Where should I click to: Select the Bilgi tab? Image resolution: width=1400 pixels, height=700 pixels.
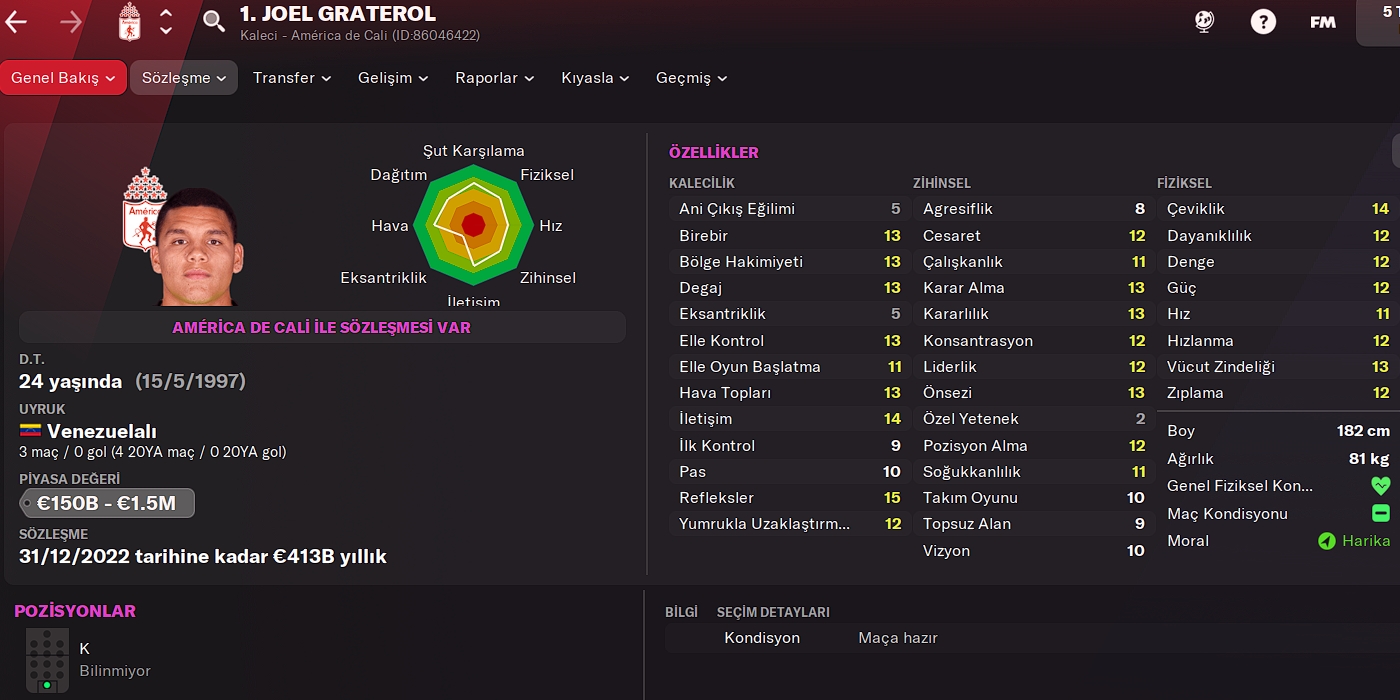pyautogui.click(x=681, y=612)
